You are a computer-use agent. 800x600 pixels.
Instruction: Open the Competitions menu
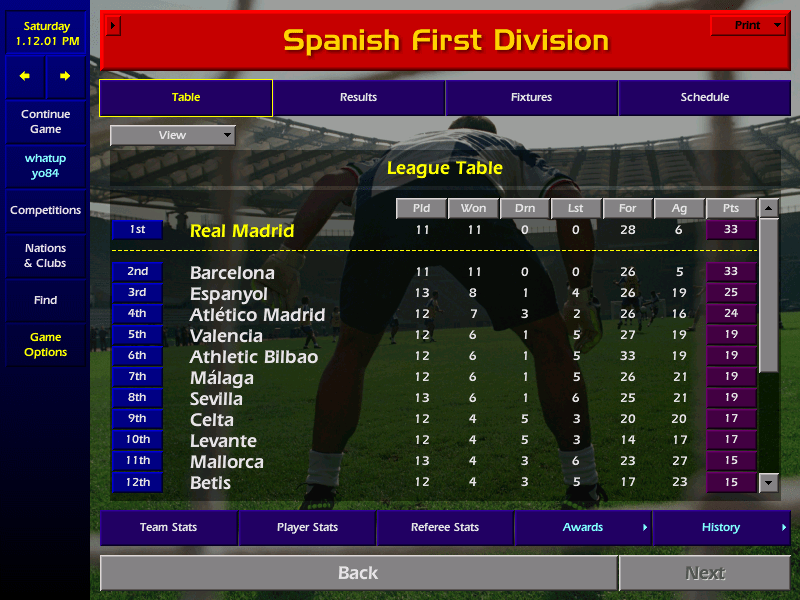point(45,211)
